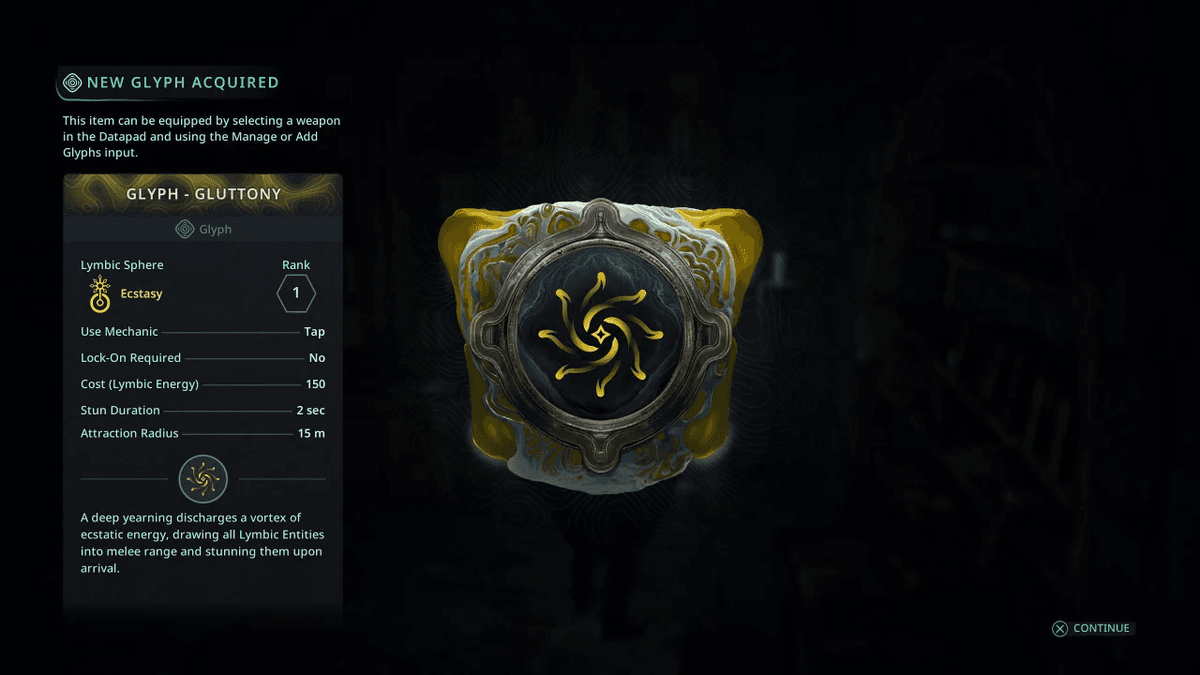This screenshot has width=1200, height=675.
Task: Continue past the new glyph screen
Action: [x=1091, y=628]
